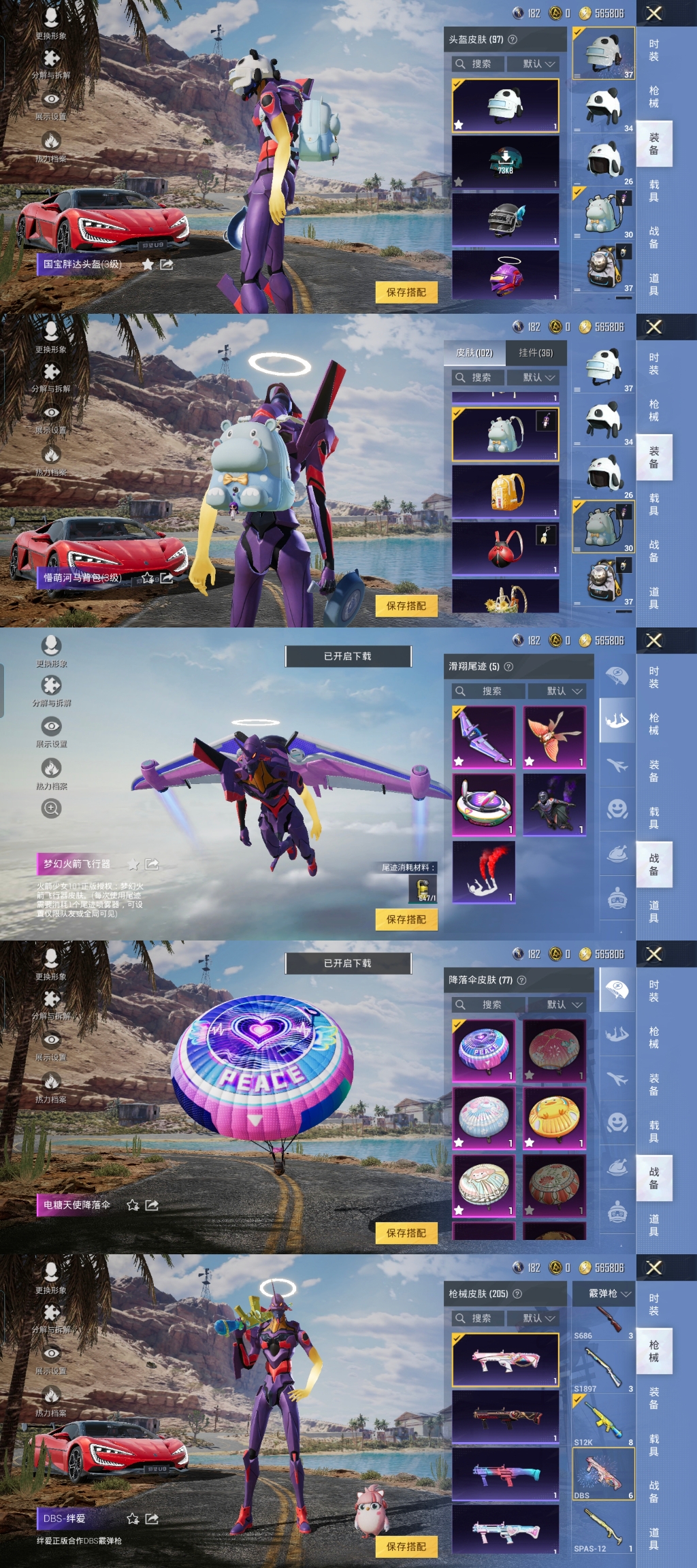Image resolution: width=697 pixels, height=1568 pixels.
Task: Download the 73KB helmet skin
Action: pos(505,161)
